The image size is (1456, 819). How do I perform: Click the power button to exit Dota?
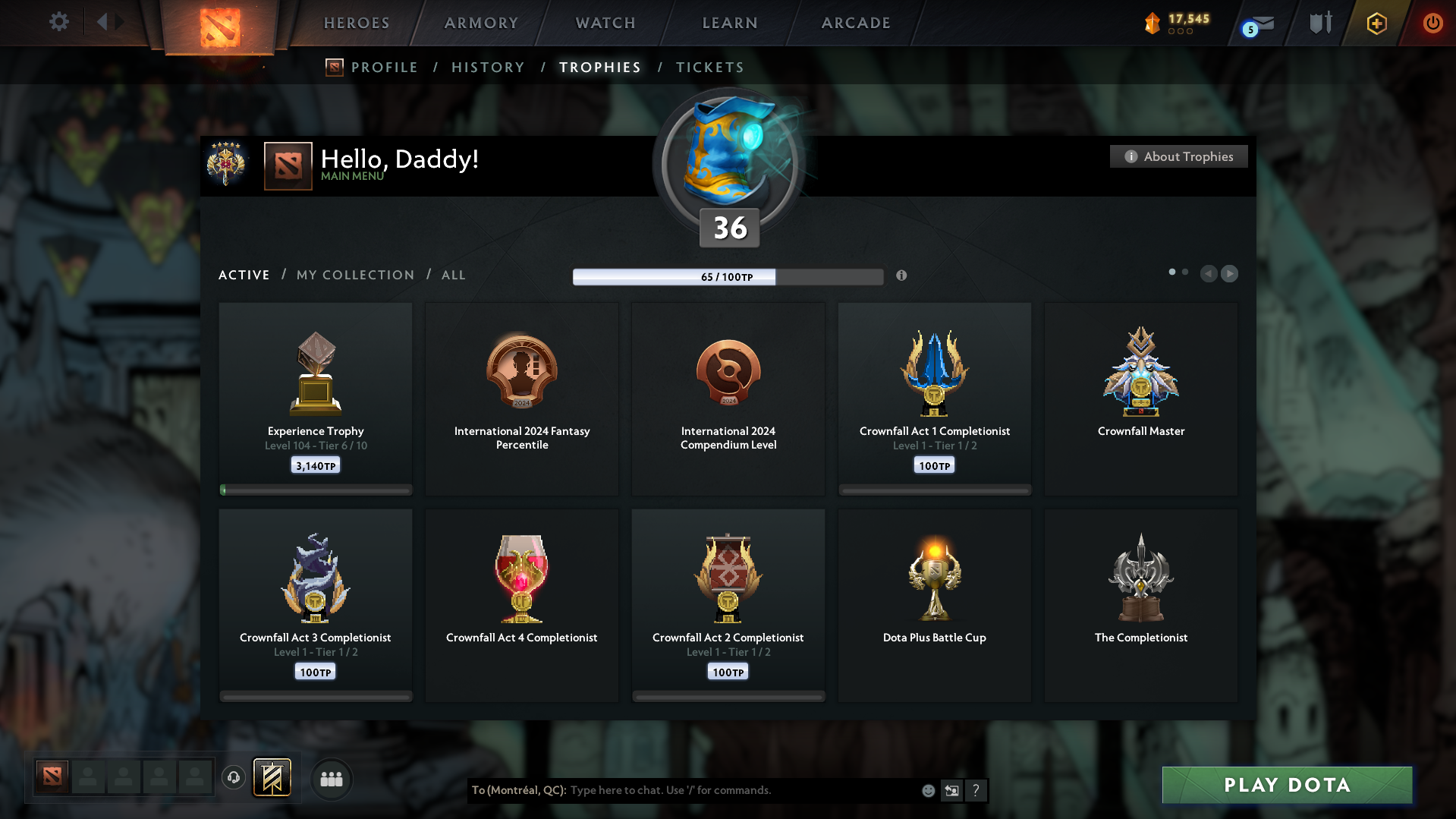pos(1432,23)
